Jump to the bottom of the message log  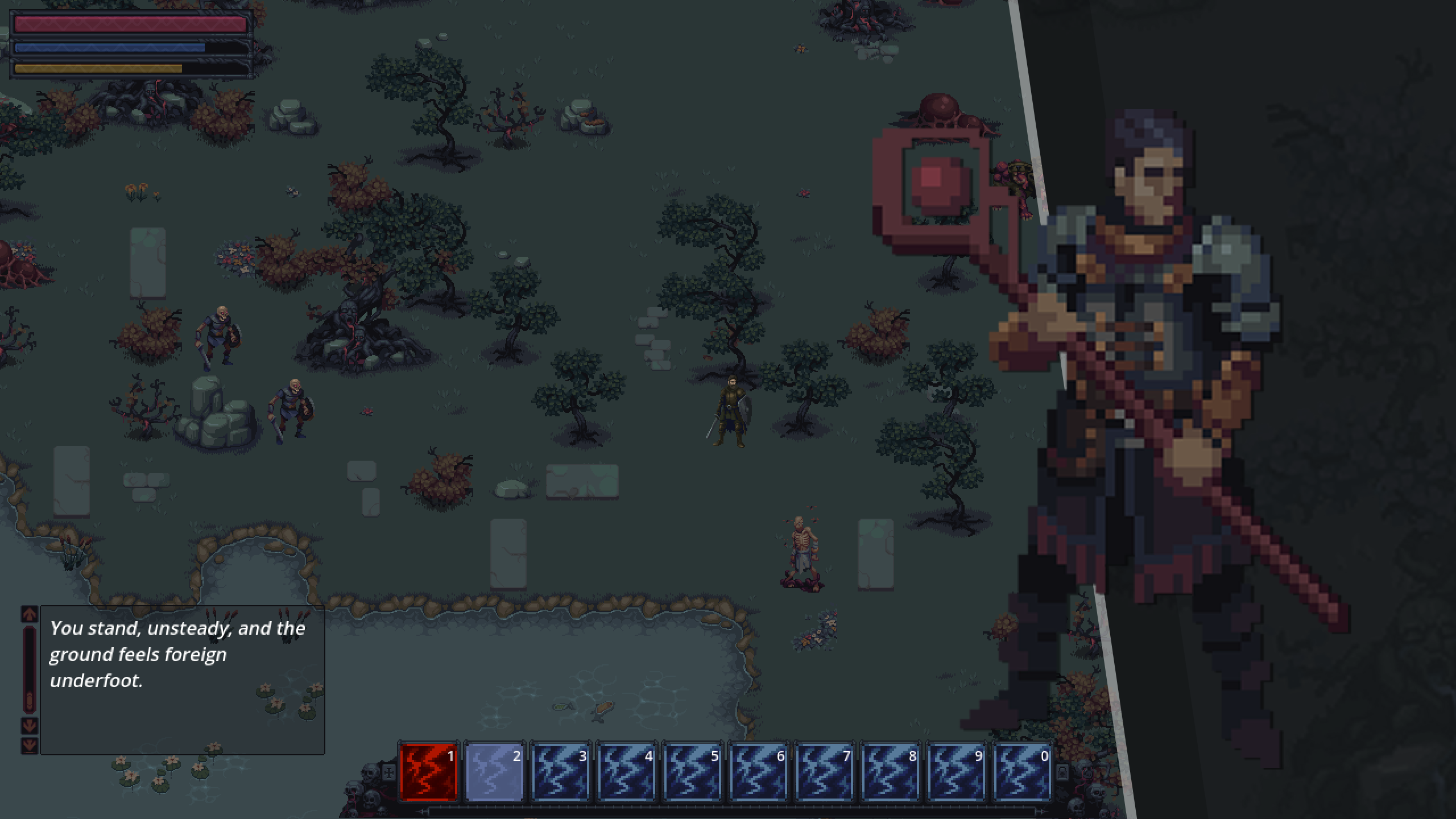pyautogui.click(x=30, y=744)
